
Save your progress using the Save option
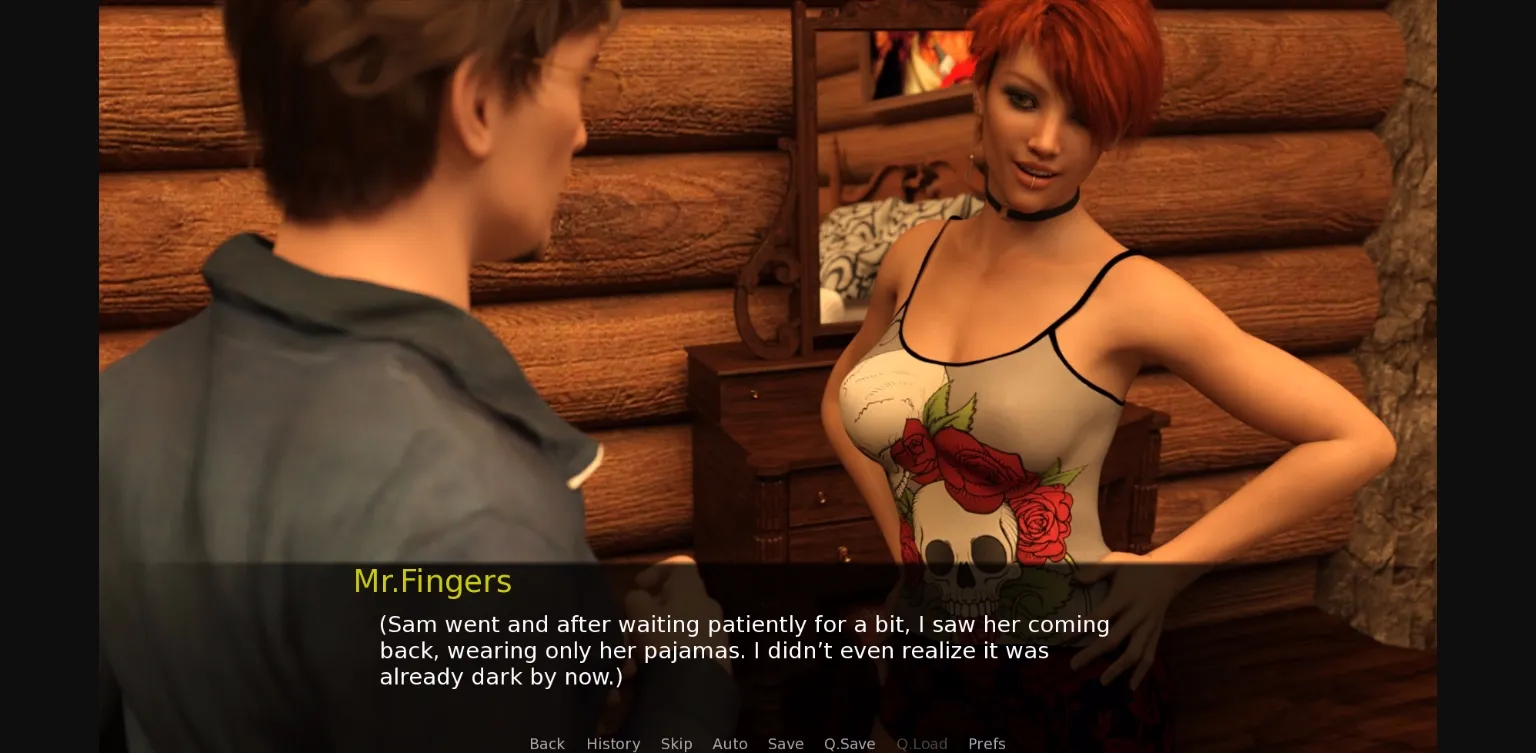[x=785, y=744]
